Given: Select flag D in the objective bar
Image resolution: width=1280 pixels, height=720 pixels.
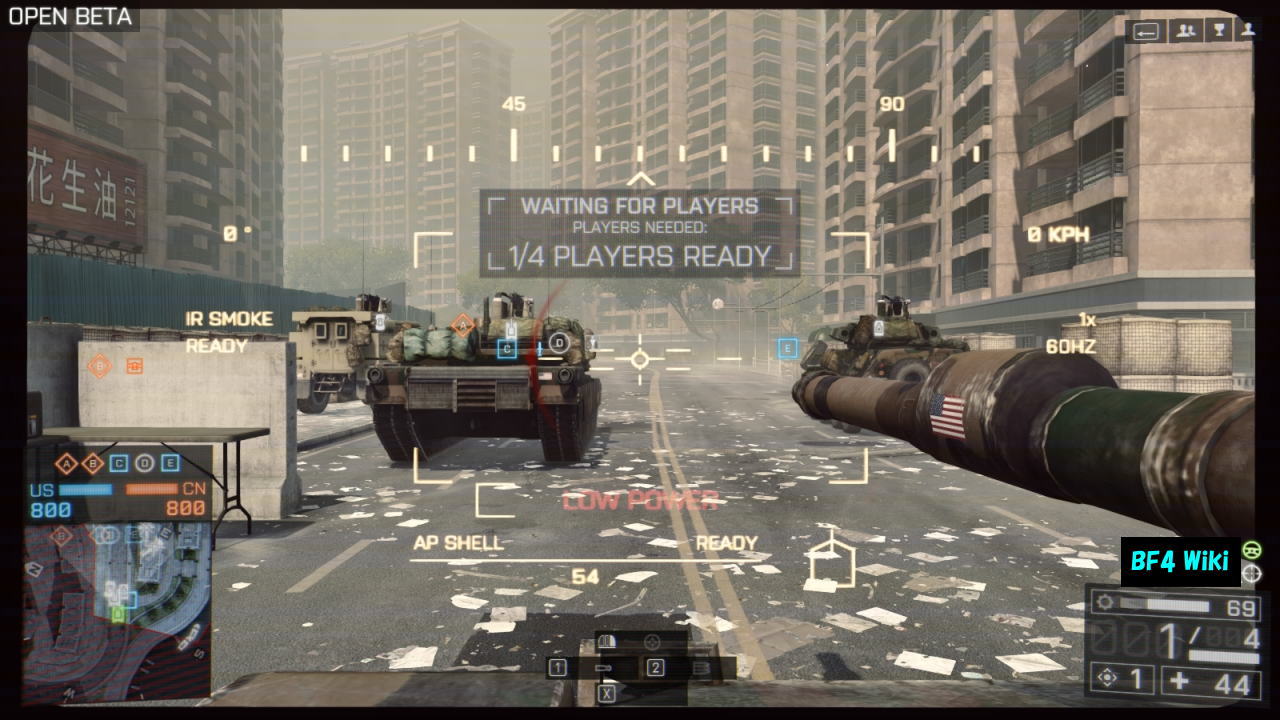Looking at the screenshot, I should coord(145,463).
